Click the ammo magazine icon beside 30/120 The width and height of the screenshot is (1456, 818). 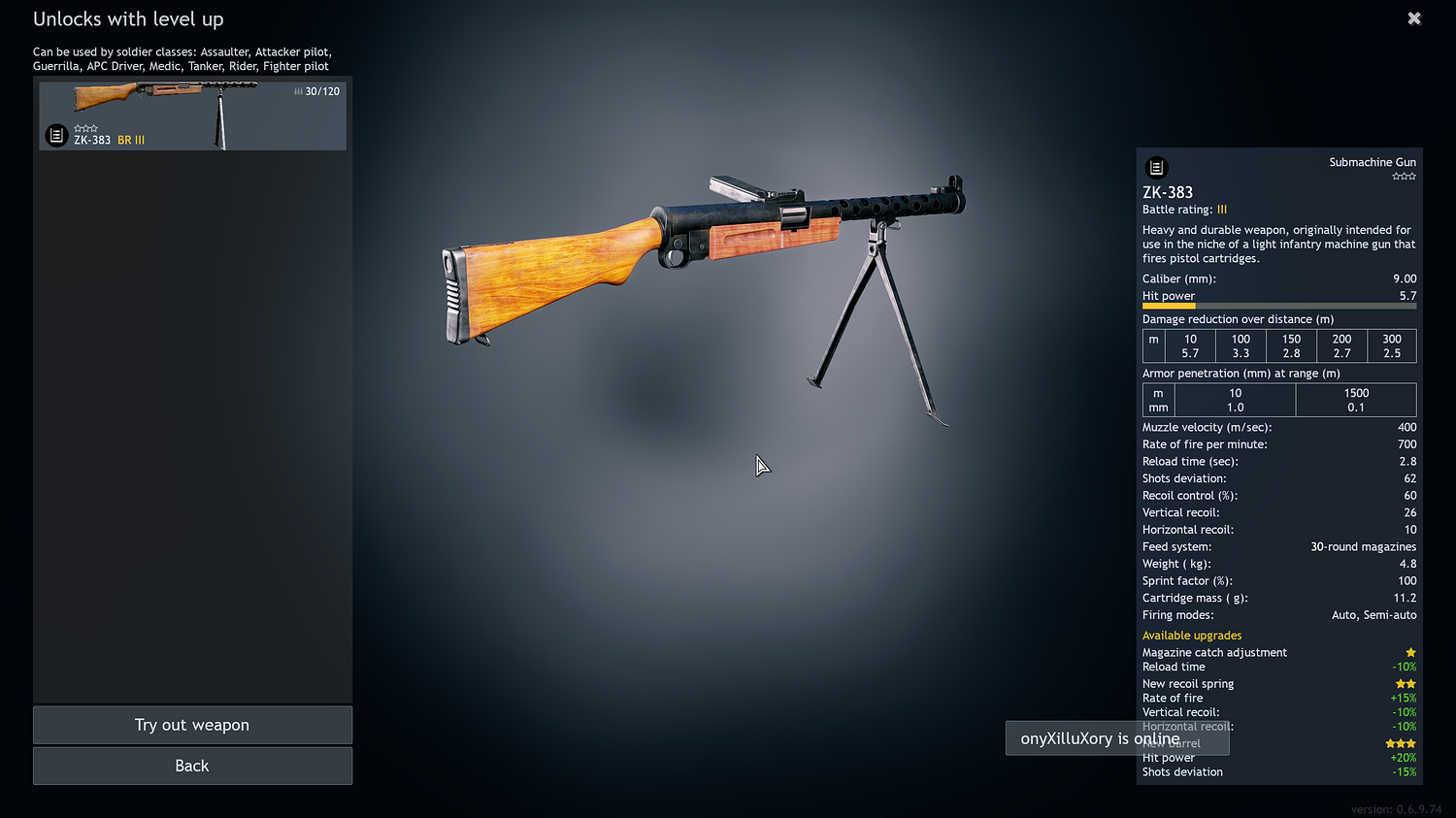tap(297, 90)
